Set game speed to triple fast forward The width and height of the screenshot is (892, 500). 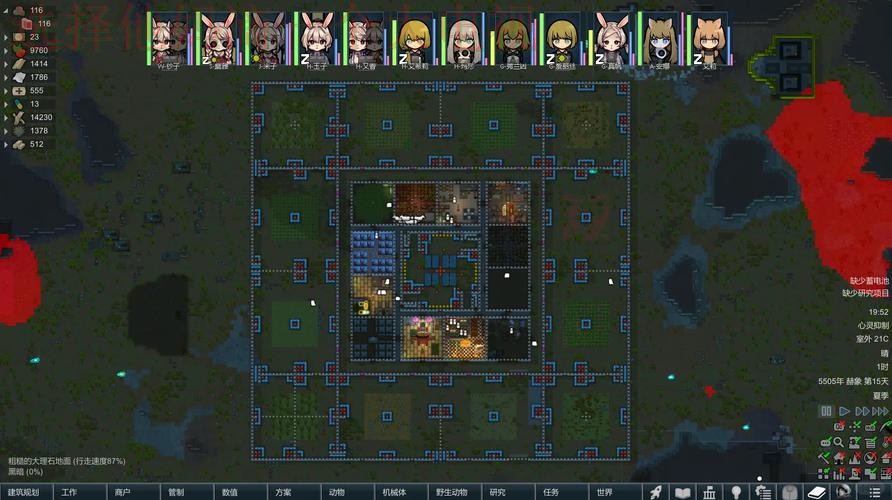click(x=881, y=411)
